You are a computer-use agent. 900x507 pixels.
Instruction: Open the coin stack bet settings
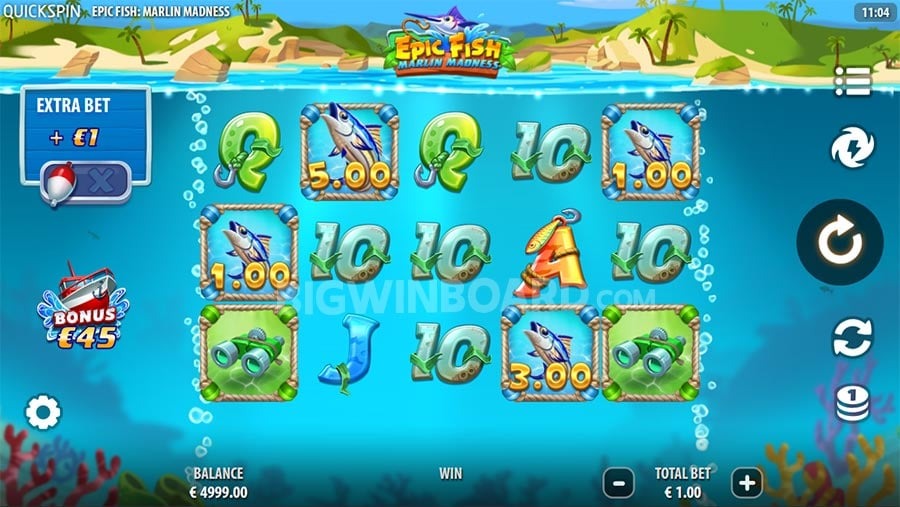click(x=852, y=402)
